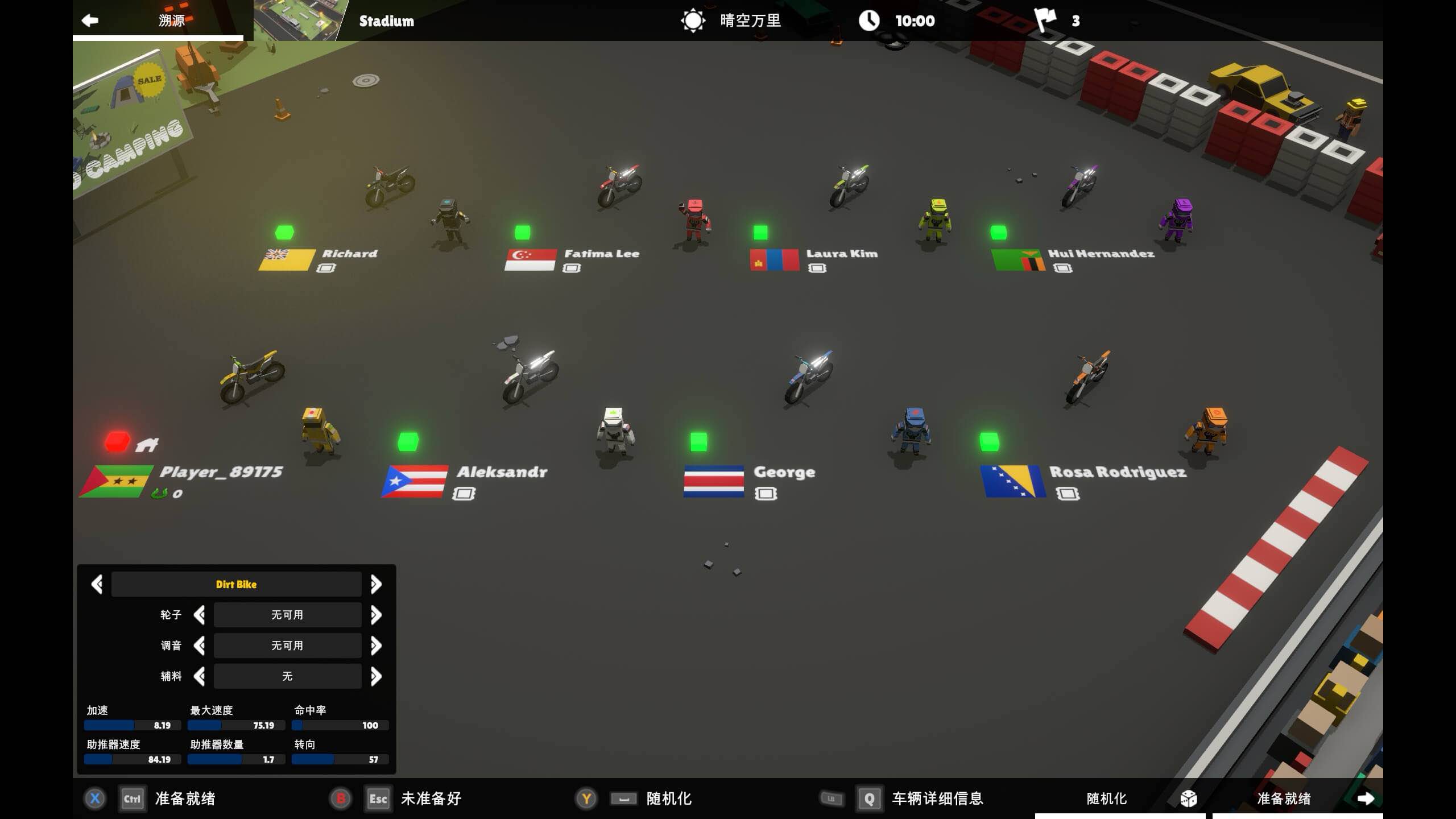Open 车辆详细信息 vehicle details
The width and height of the screenshot is (1456, 819).
937,799
